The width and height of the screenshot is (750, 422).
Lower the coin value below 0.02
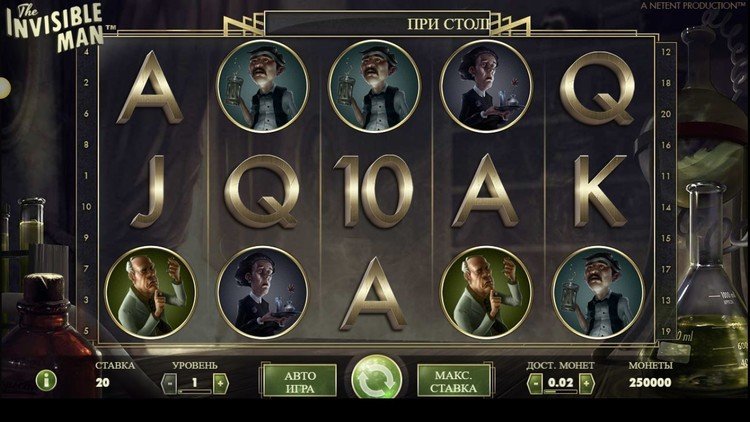(x=536, y=382)
